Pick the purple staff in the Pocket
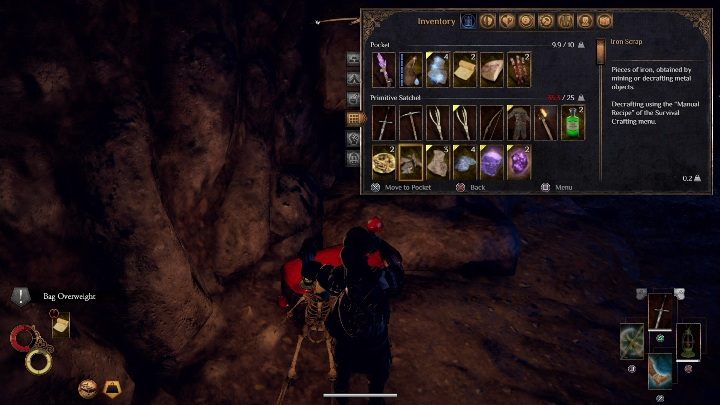The image size is (720, 405). (x=384, y=69)
